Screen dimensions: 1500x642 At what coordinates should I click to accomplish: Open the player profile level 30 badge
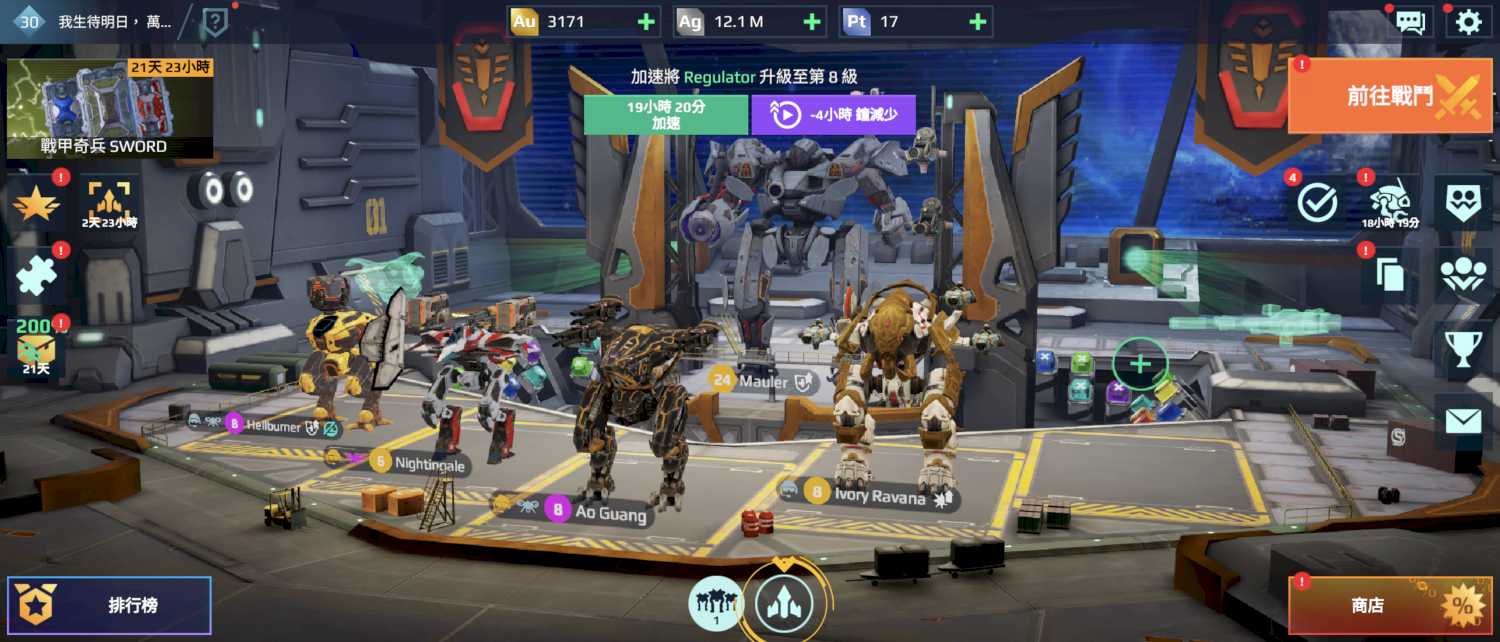coord(28,21)
